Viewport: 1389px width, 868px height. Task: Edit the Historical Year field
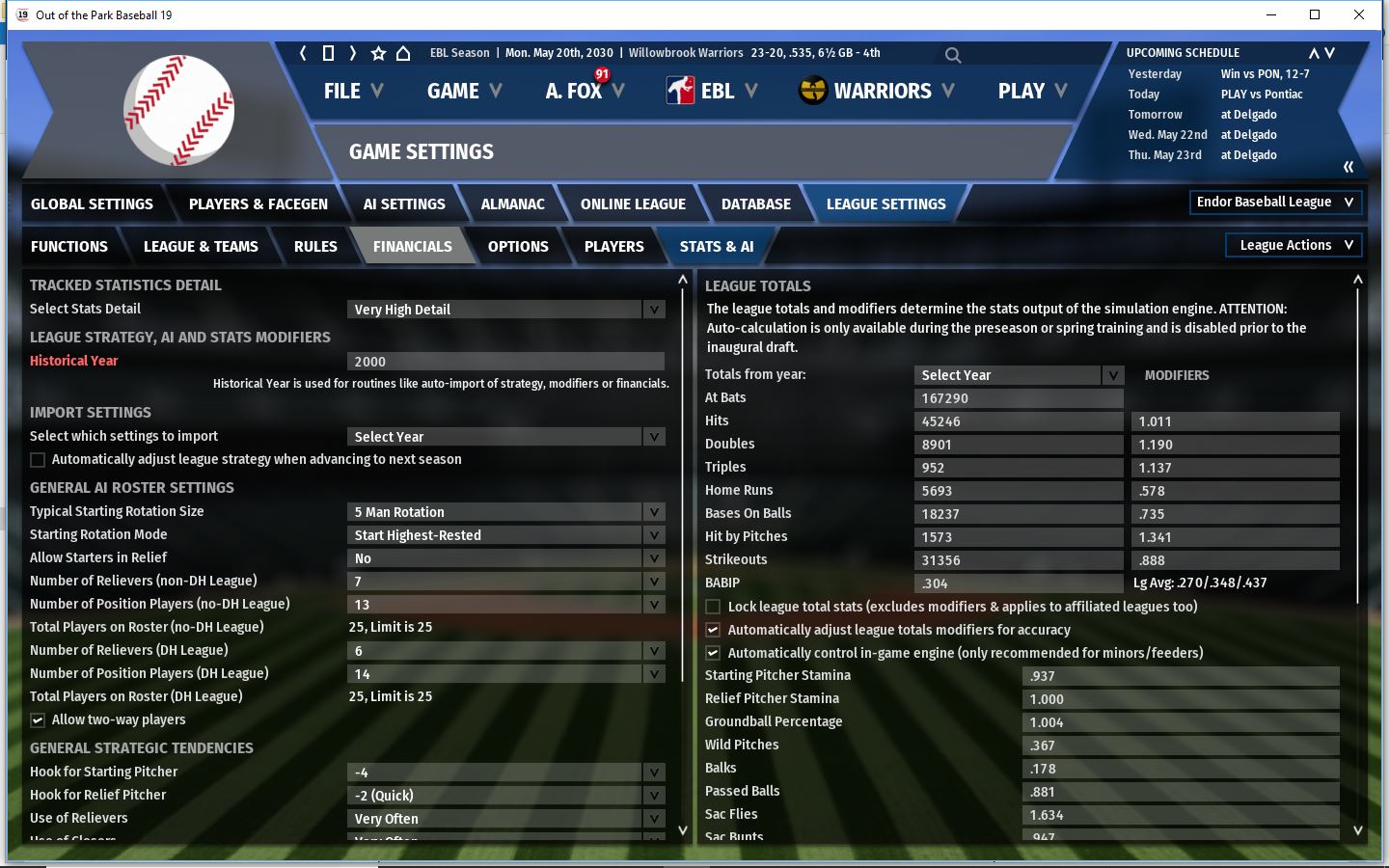pyautogui.click(x=505, y=362)
